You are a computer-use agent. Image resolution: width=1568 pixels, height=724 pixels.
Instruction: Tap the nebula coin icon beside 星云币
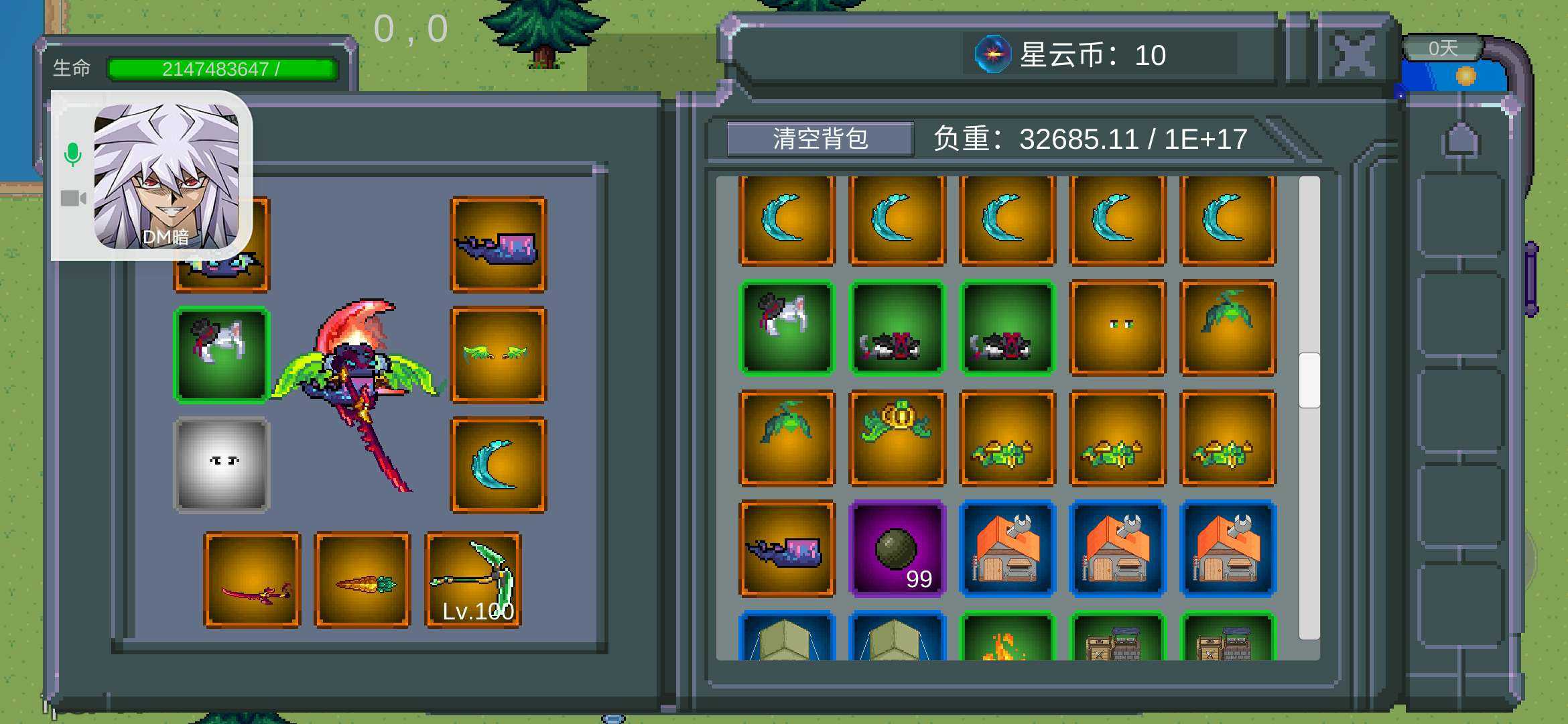[x=993, y=54]
